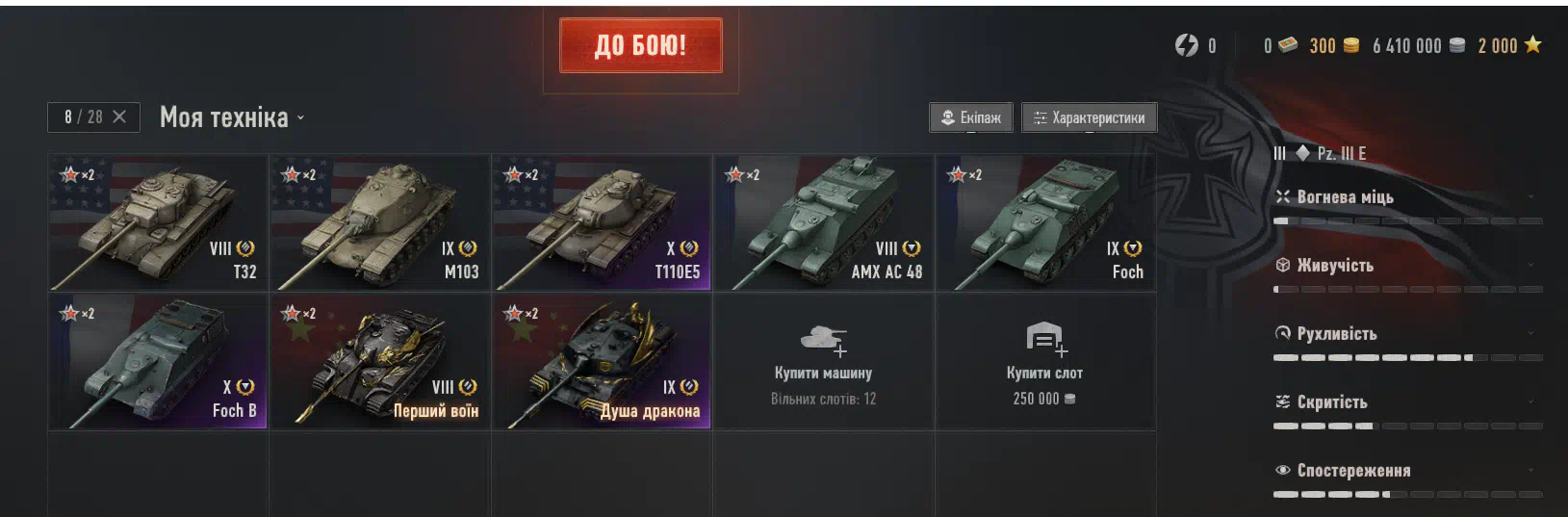
Task: Open the Моя техніка dropdown
Action: [232, 117]
